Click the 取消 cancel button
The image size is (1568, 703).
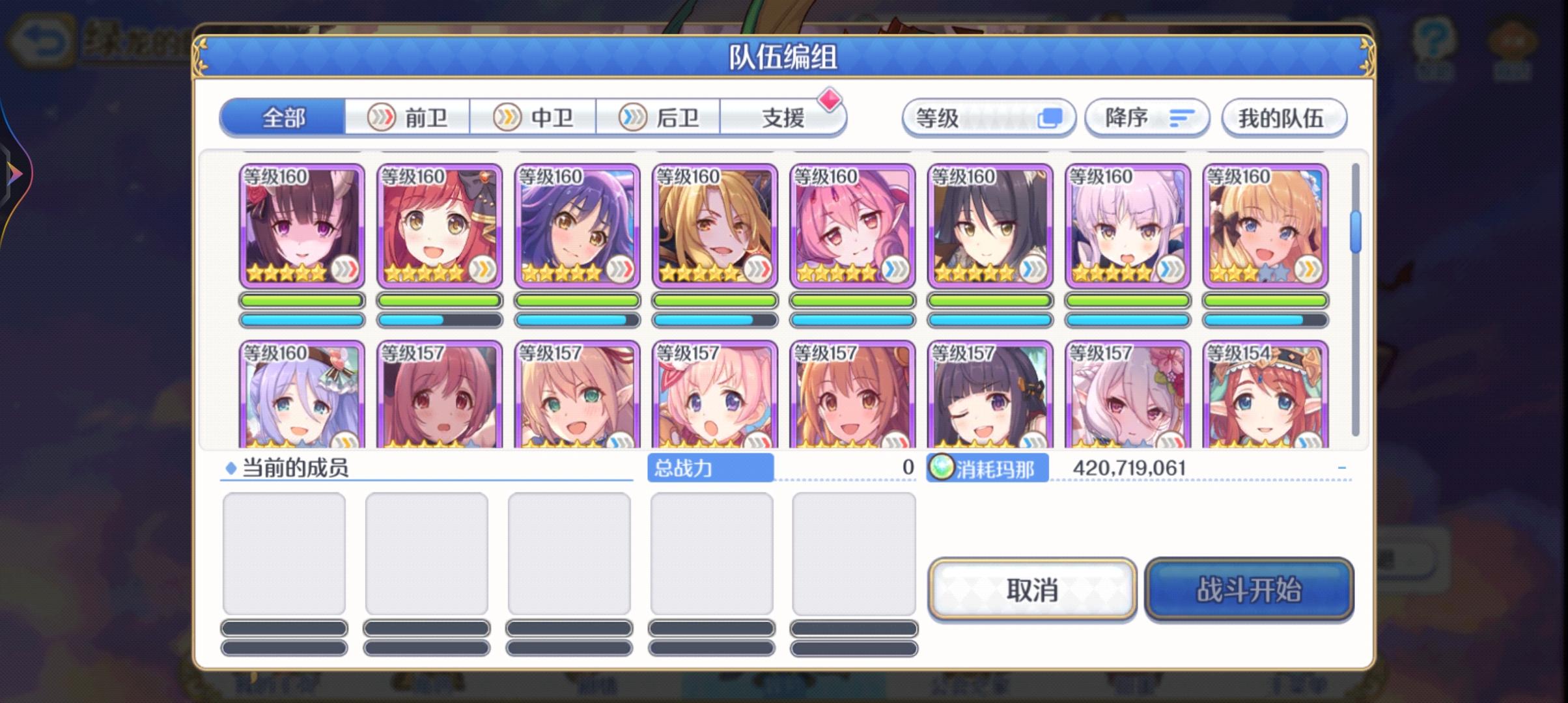[1033, 590]
